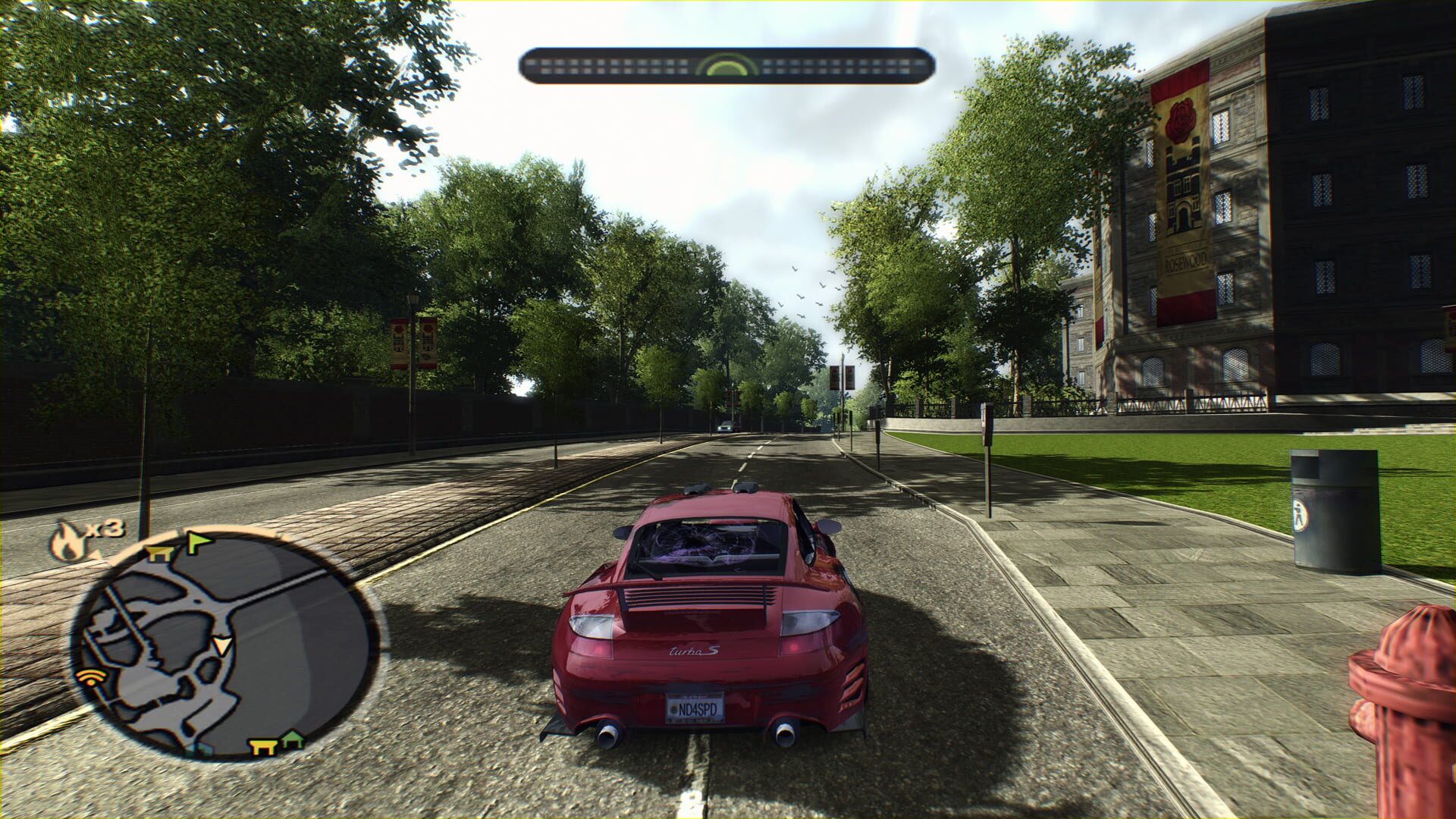Viewport: 1456px width, 819px height.
Task: Select the yellow shop icon at minimap bottom
Action: [x=263, y=746]
